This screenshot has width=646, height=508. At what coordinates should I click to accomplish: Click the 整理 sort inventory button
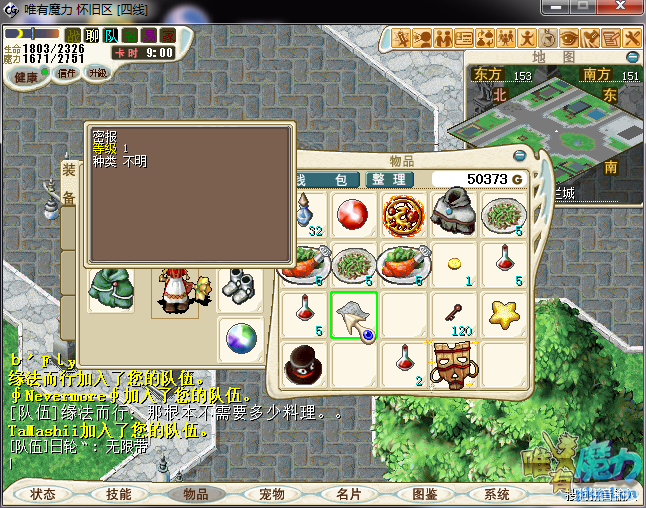(x=389, y=179)
